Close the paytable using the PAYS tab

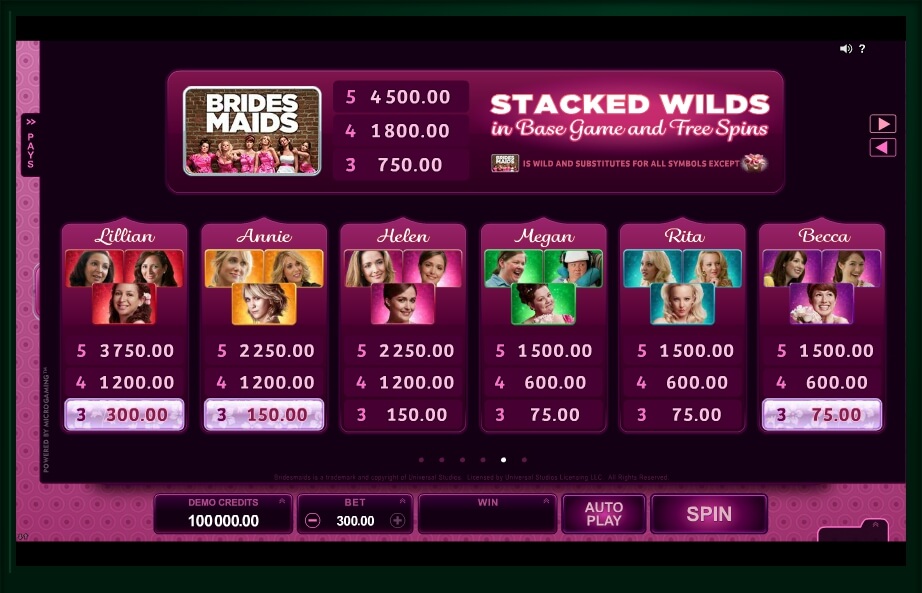click(x=30, y=145)
